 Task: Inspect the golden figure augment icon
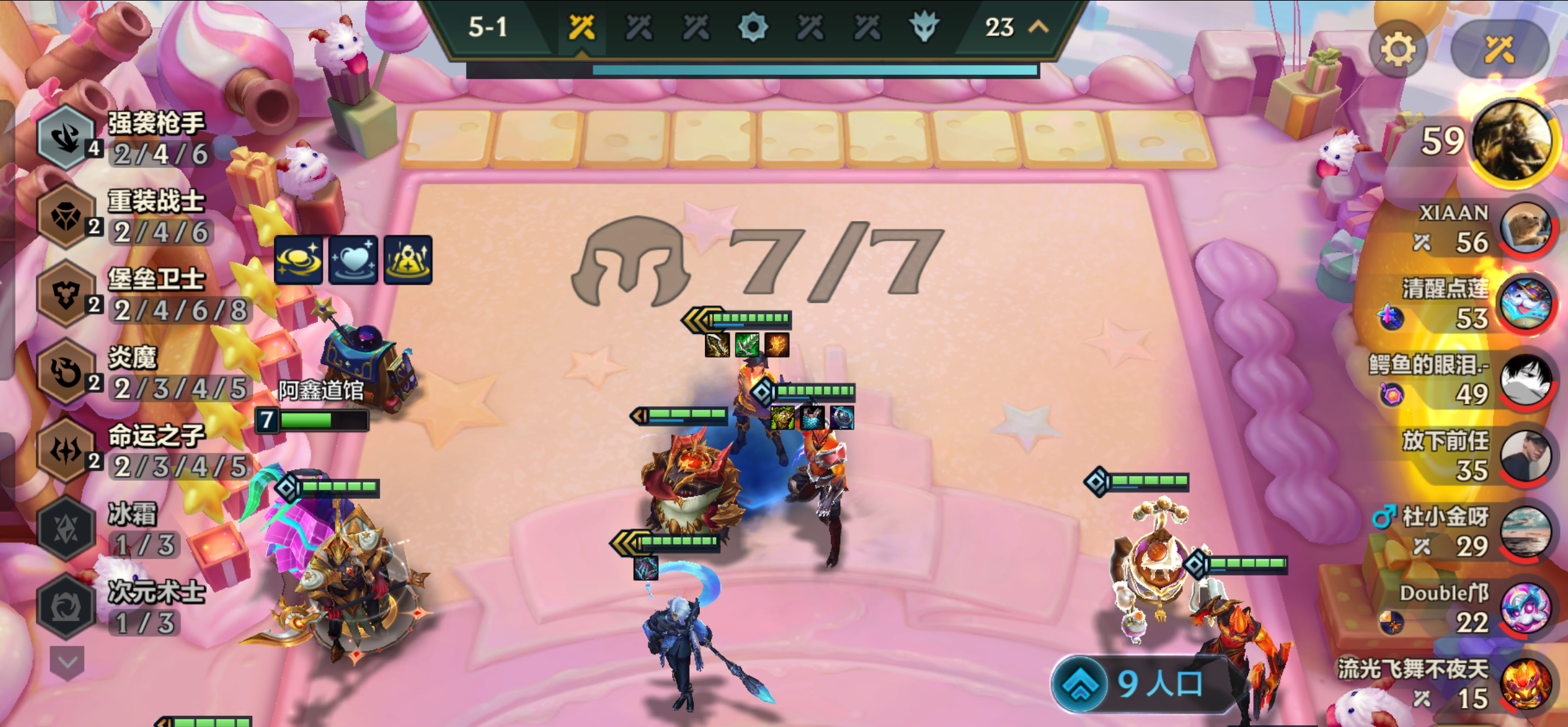click(408, 260)
